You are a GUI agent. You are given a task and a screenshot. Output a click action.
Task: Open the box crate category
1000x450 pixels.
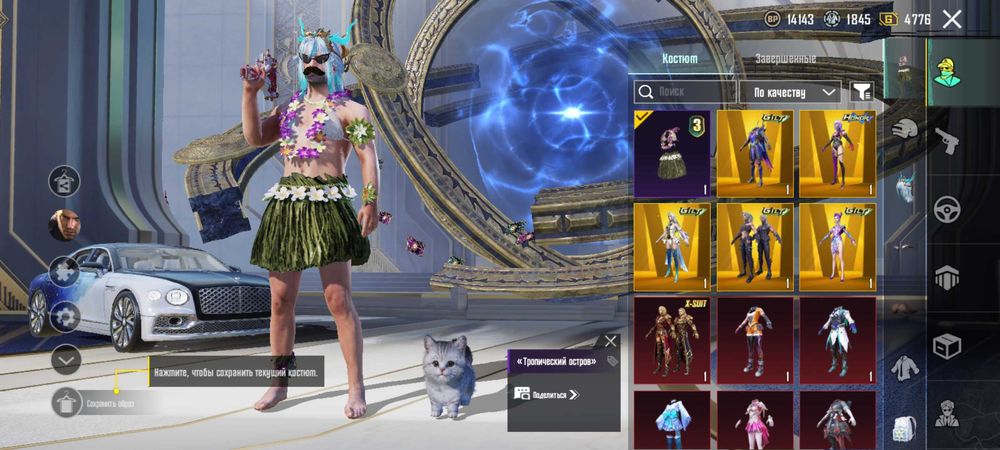(947, 346)
